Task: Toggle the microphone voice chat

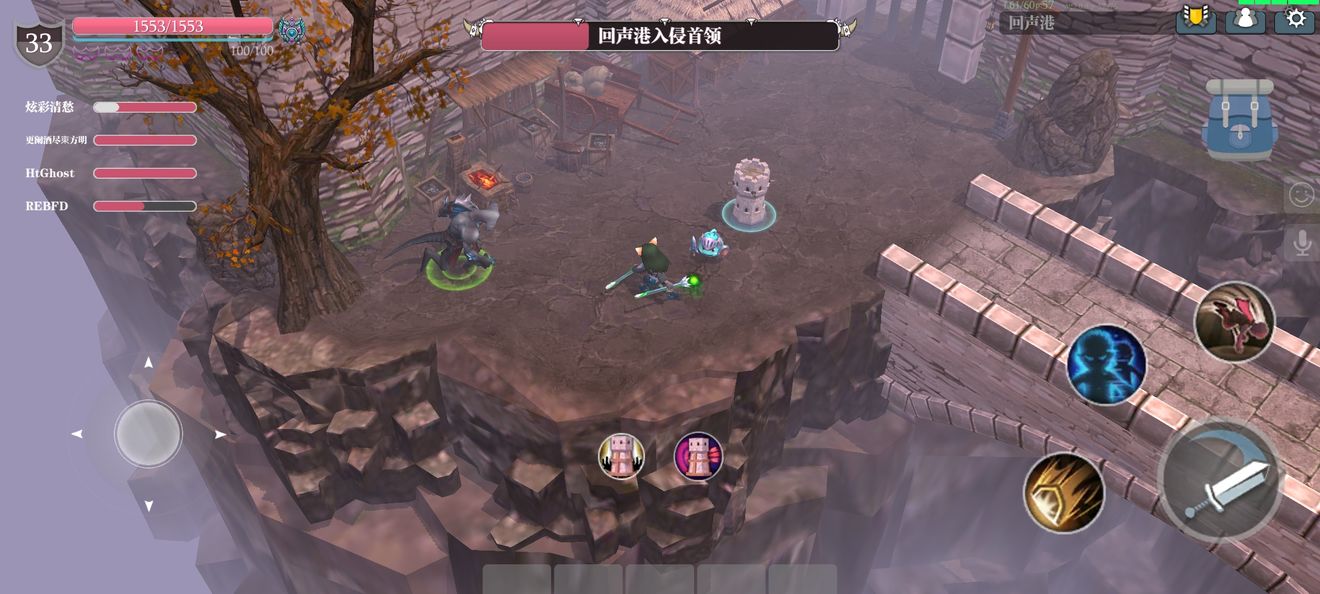Action: pos(1301,243)
